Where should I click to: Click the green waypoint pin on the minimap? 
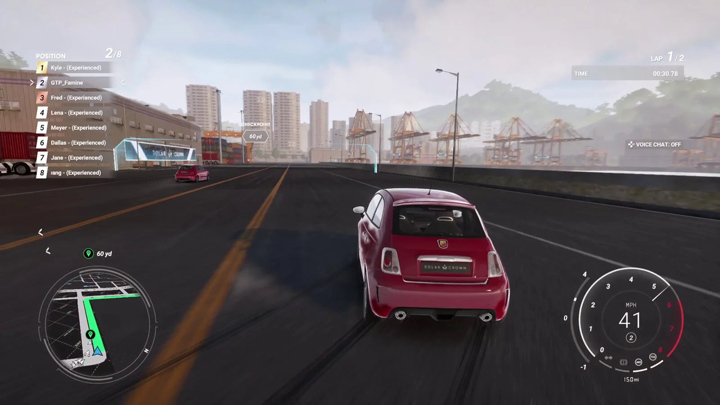pos(91,334)
